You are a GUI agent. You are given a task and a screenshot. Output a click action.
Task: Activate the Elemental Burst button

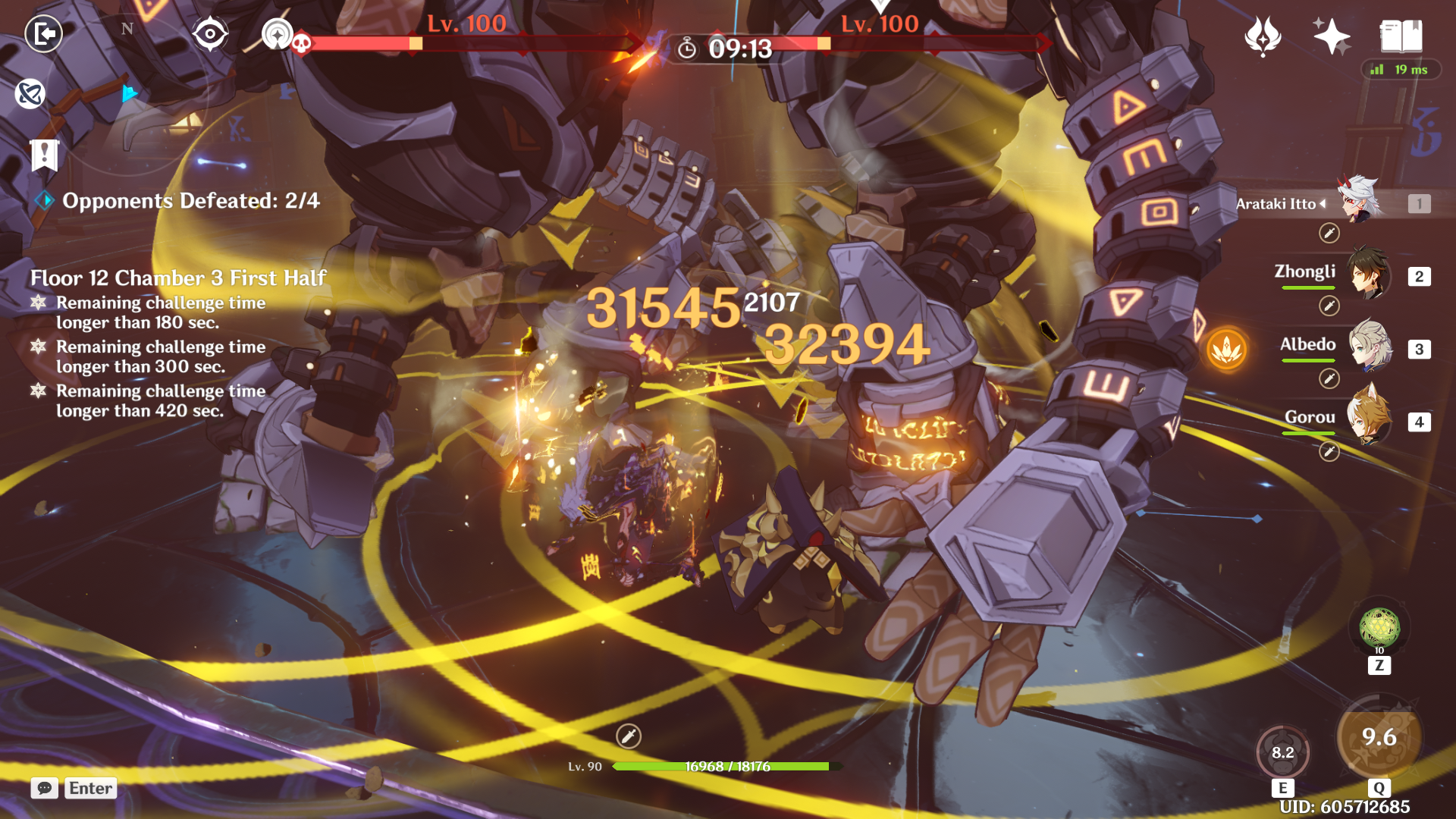click(x=1379, y=737)
